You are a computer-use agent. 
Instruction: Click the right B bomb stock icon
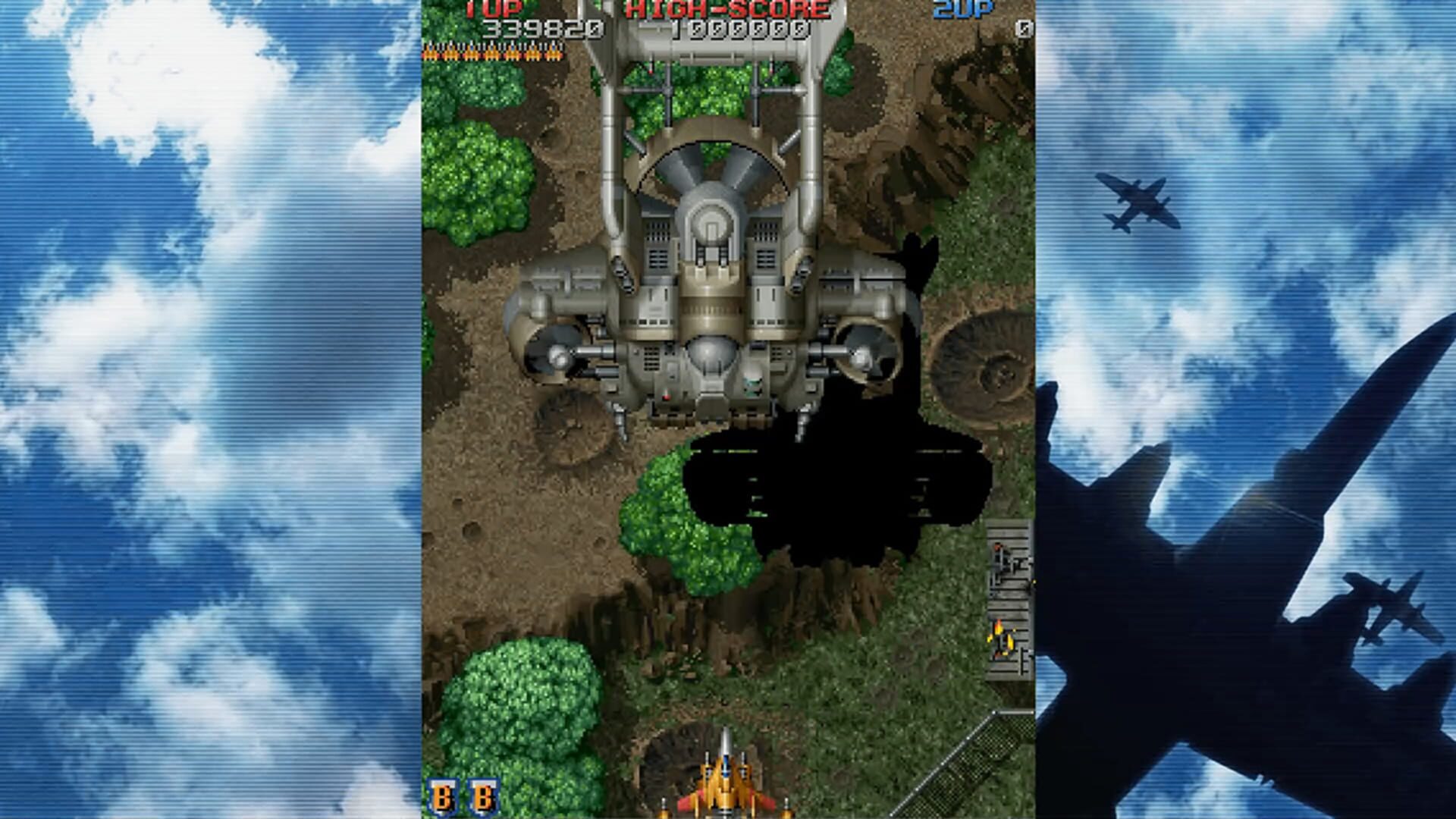tap(484, 796)
